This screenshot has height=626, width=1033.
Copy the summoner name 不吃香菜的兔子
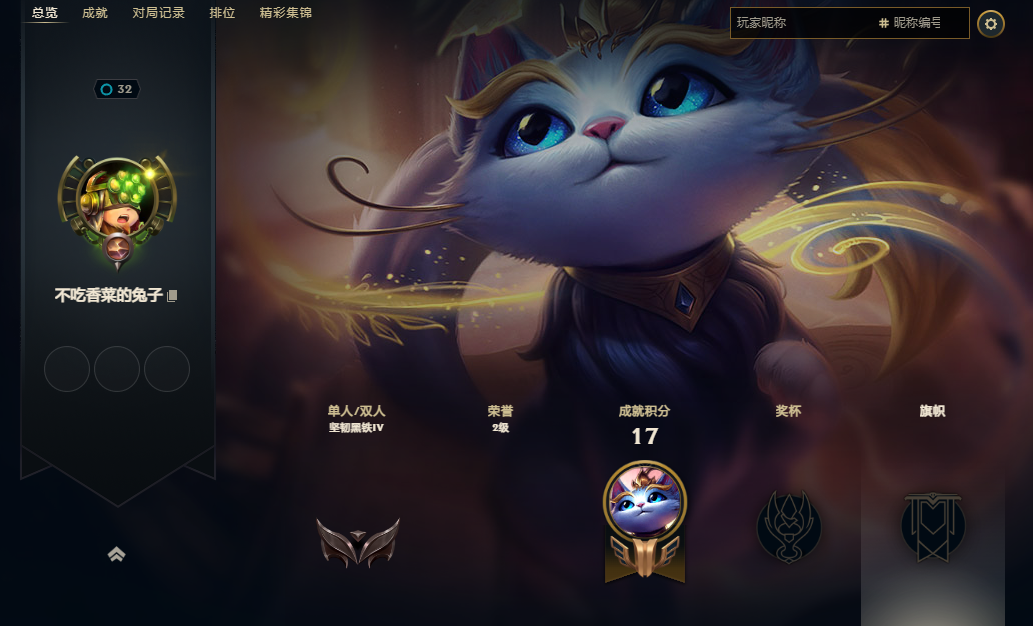173,296
